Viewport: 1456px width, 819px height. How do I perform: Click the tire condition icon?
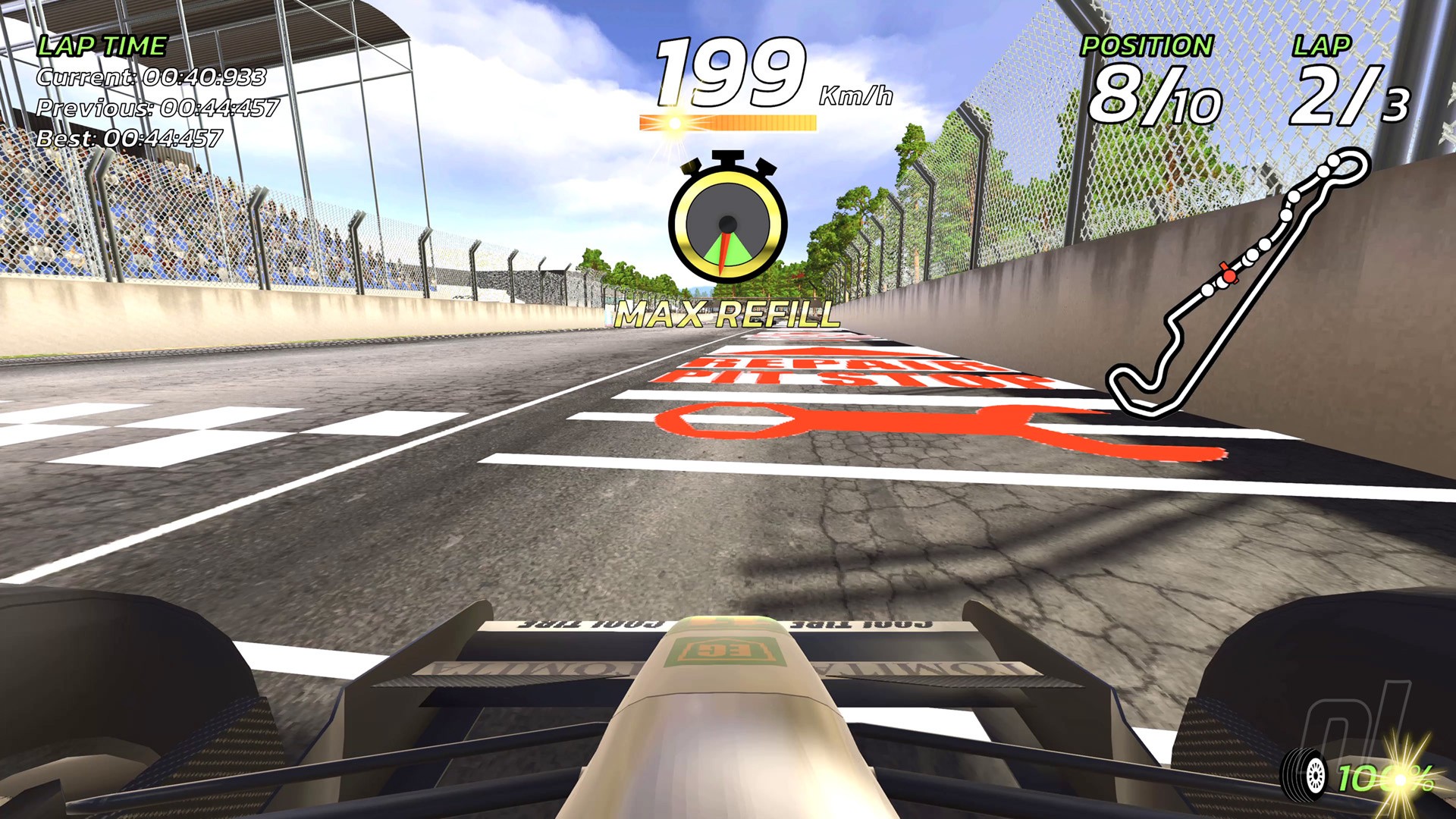pyautogui.click(x=1304, y=775)
